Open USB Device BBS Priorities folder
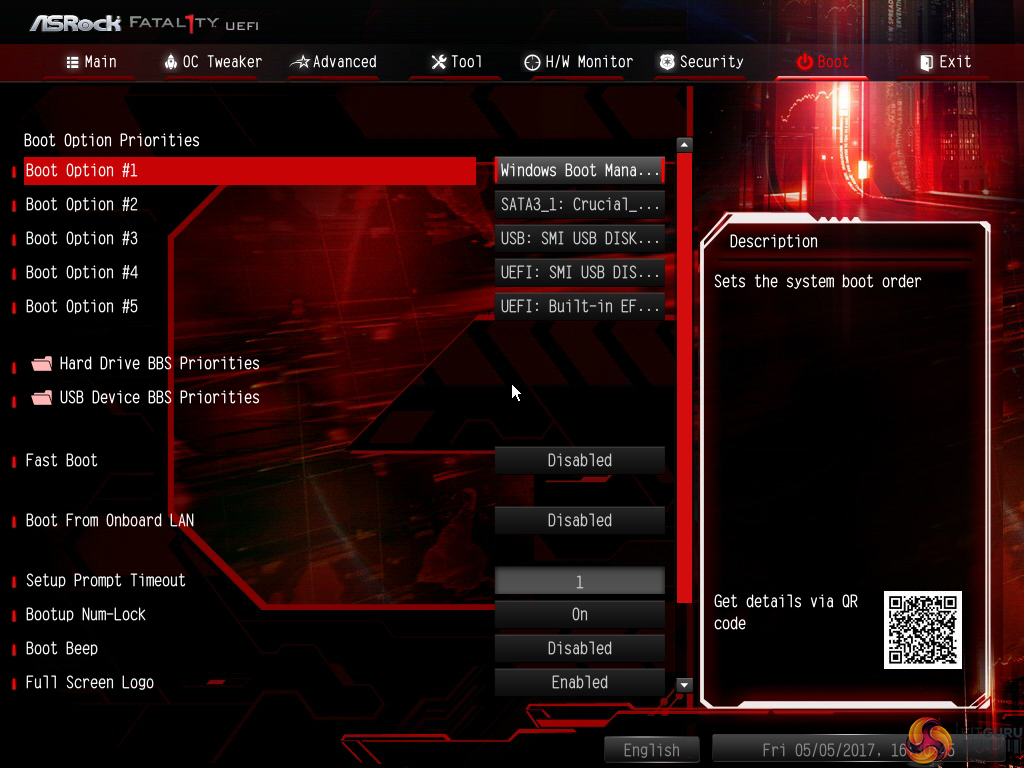The height and width of the screenshot is (768, 1024). pos(159,398)
